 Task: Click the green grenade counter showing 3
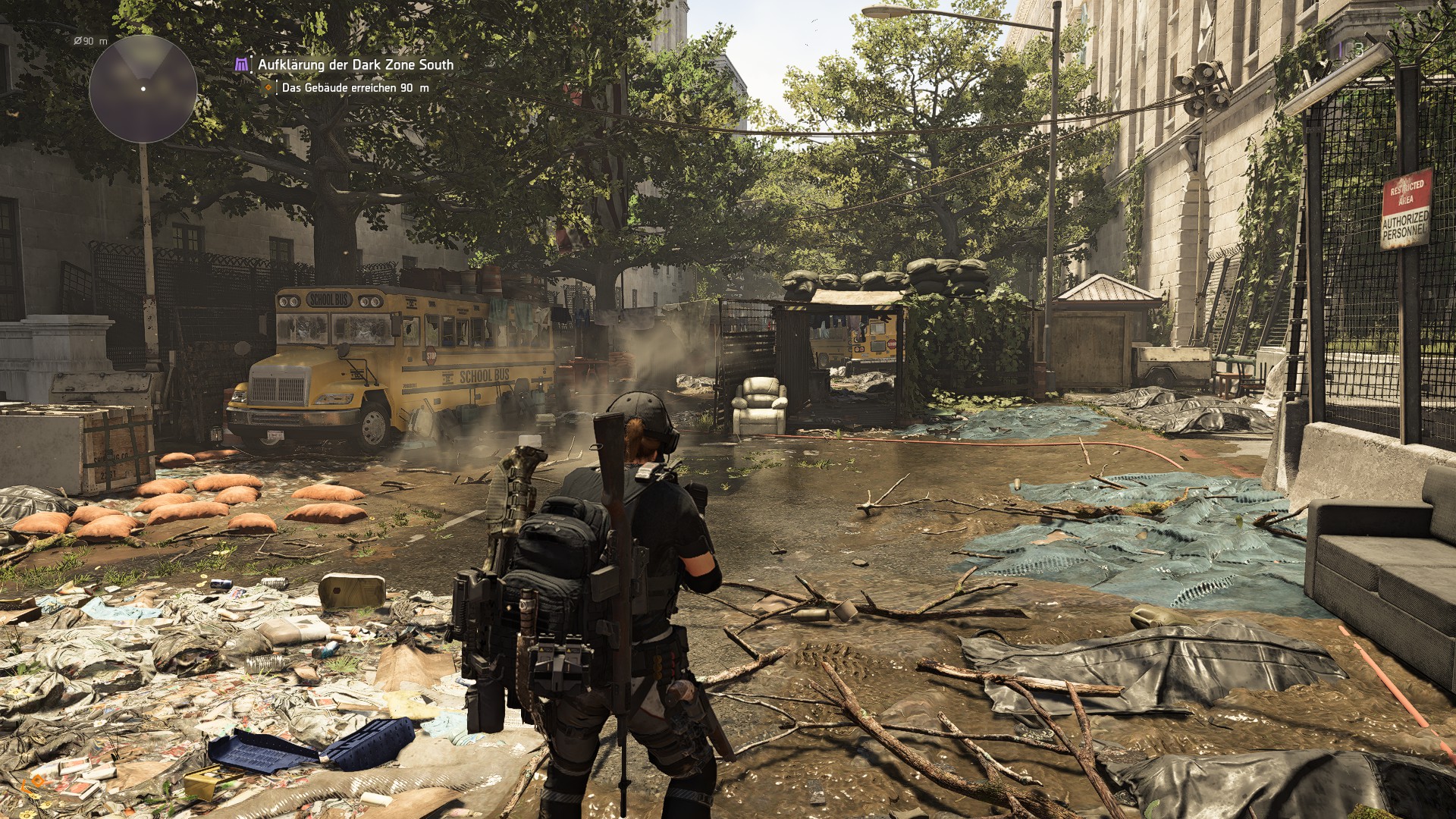1360,49
